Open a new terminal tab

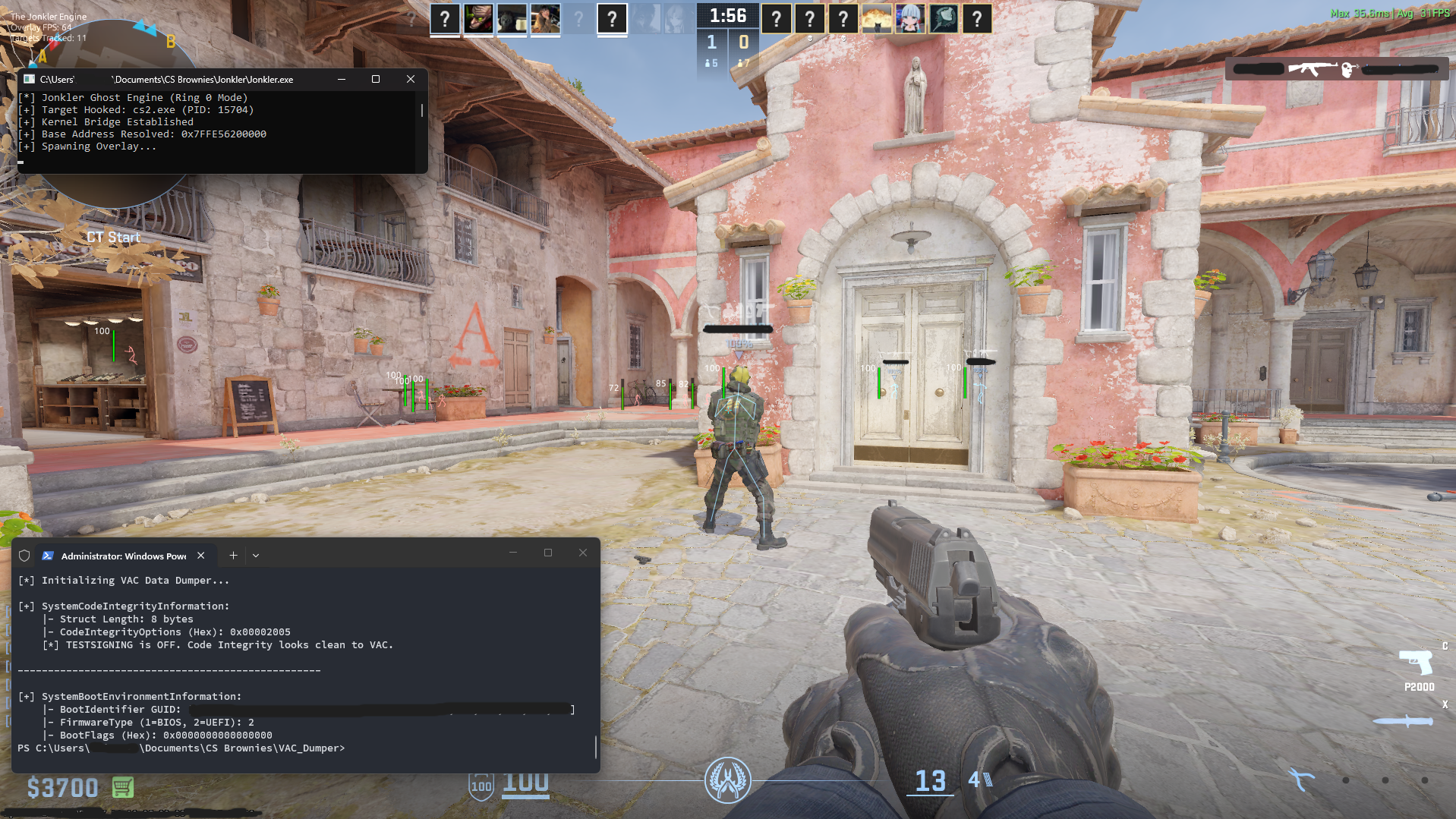coord(233,556)
